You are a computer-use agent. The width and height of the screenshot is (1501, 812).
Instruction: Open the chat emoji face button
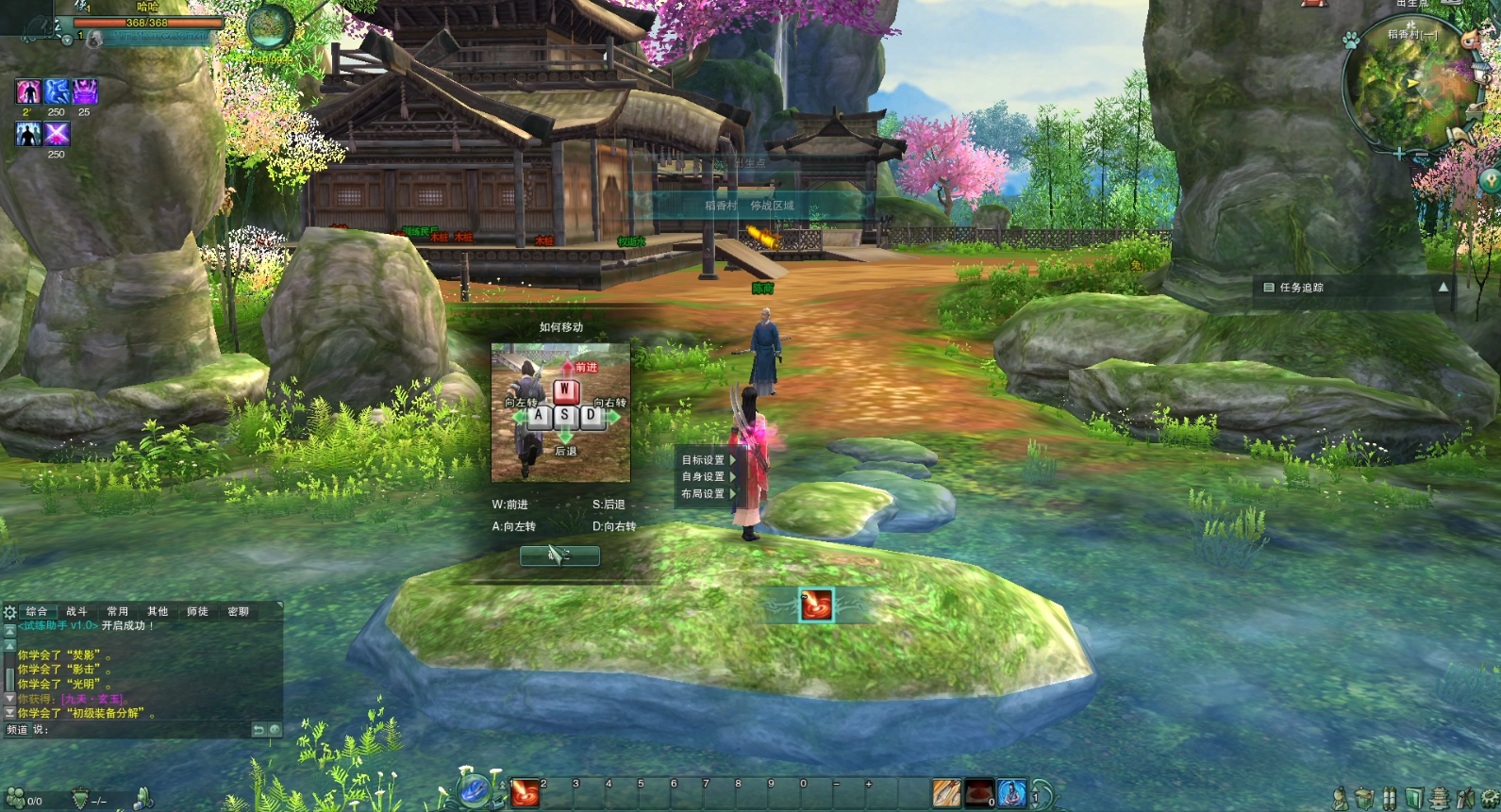pyautogui.click(x=275, y=729)
